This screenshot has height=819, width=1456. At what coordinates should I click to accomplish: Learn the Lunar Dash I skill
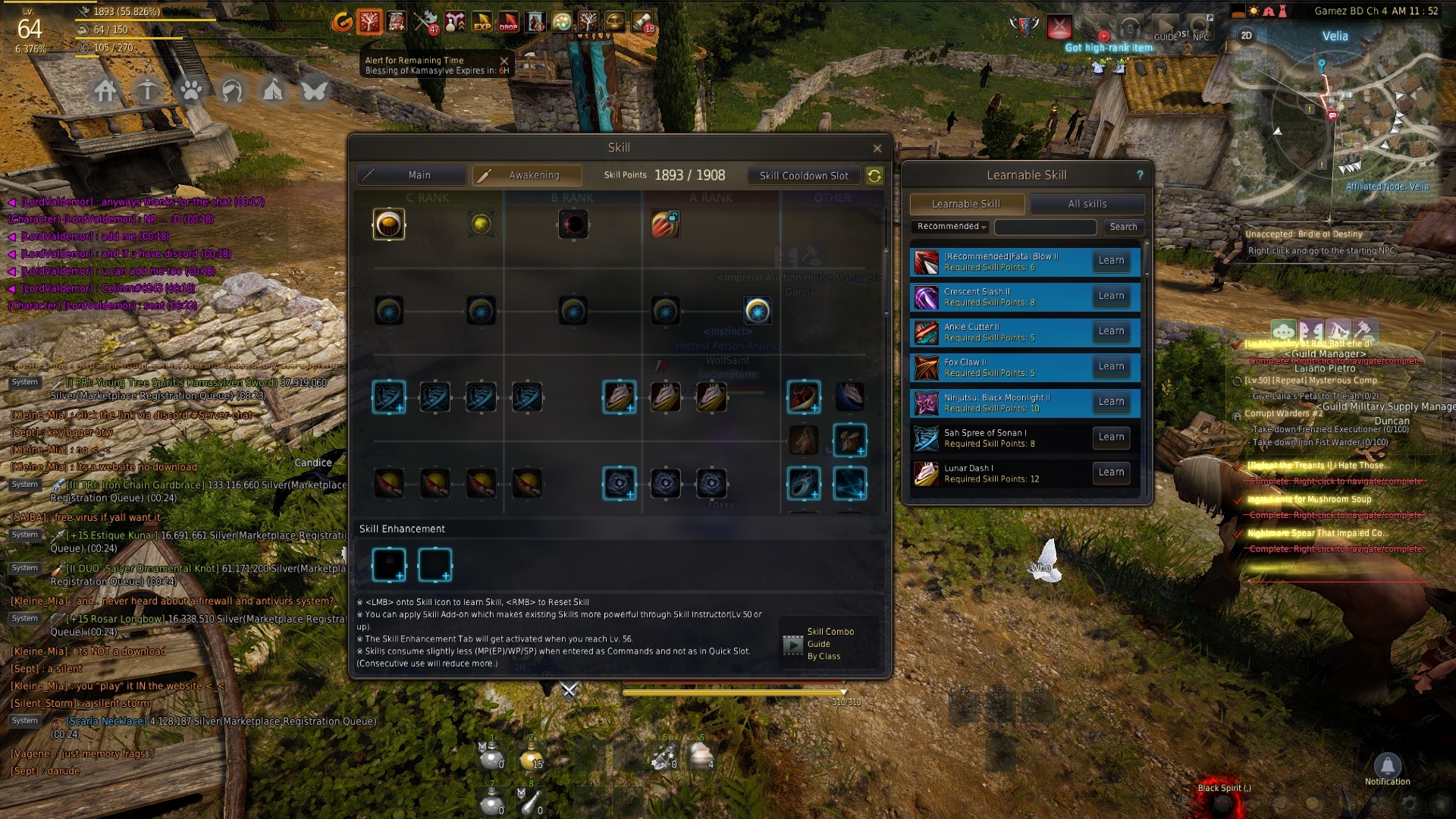tap(1111, 472)
